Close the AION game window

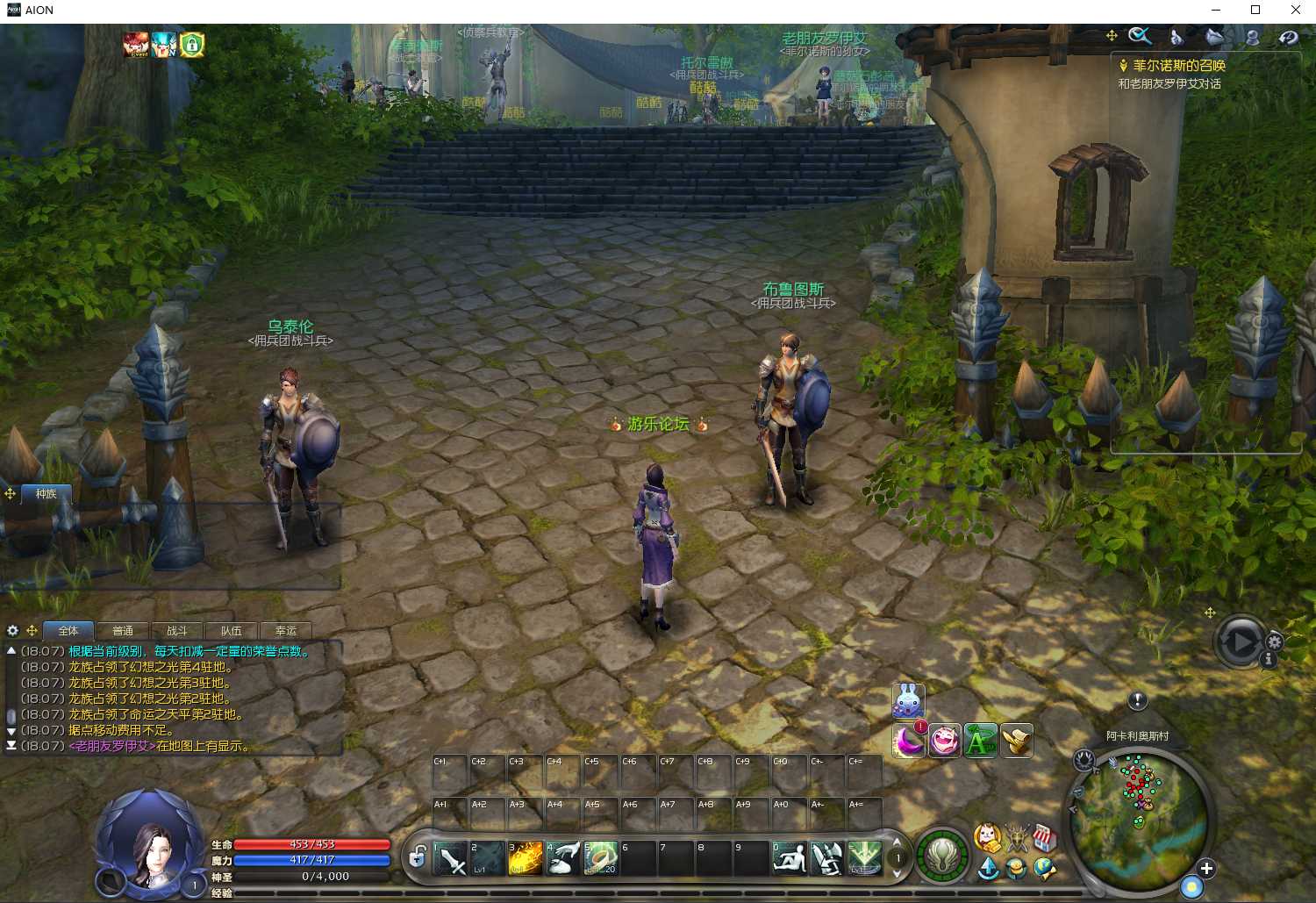pyautogui.click(x=1295, y=11)
